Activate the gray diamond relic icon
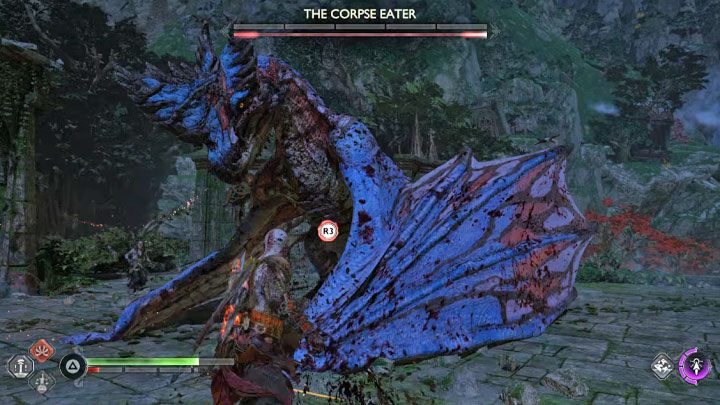Screen dimensions: 720x405 tap(662, 366)
